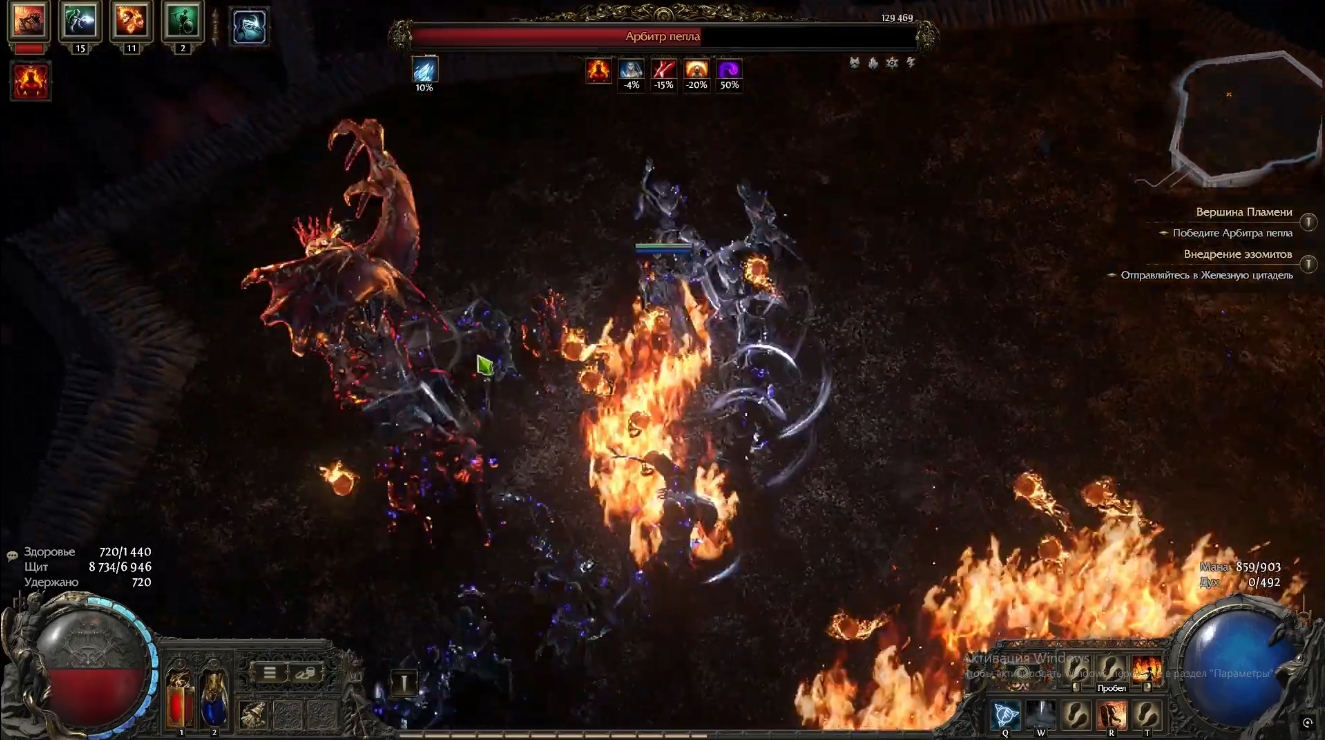
Task: Activate the dark skill bound to W
Action: pos(1041,715)
